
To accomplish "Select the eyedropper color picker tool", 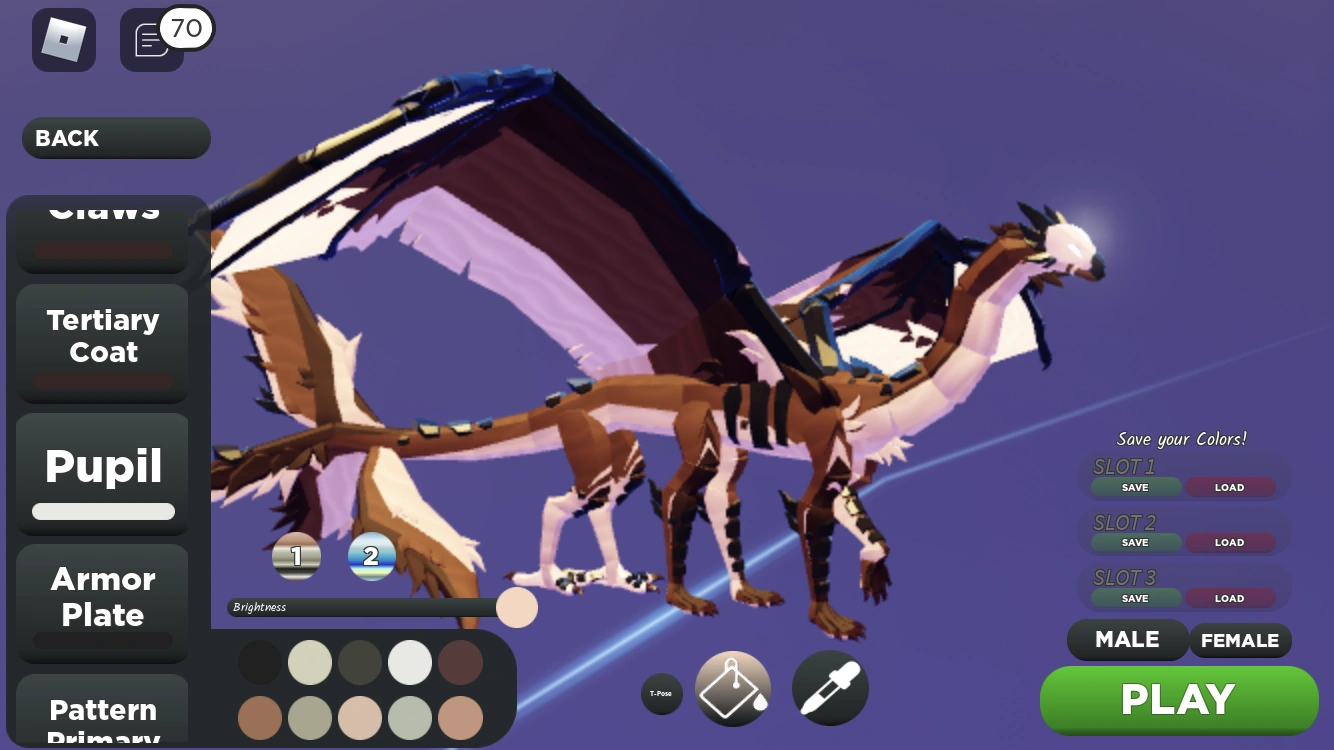I will tap(830, 687).
